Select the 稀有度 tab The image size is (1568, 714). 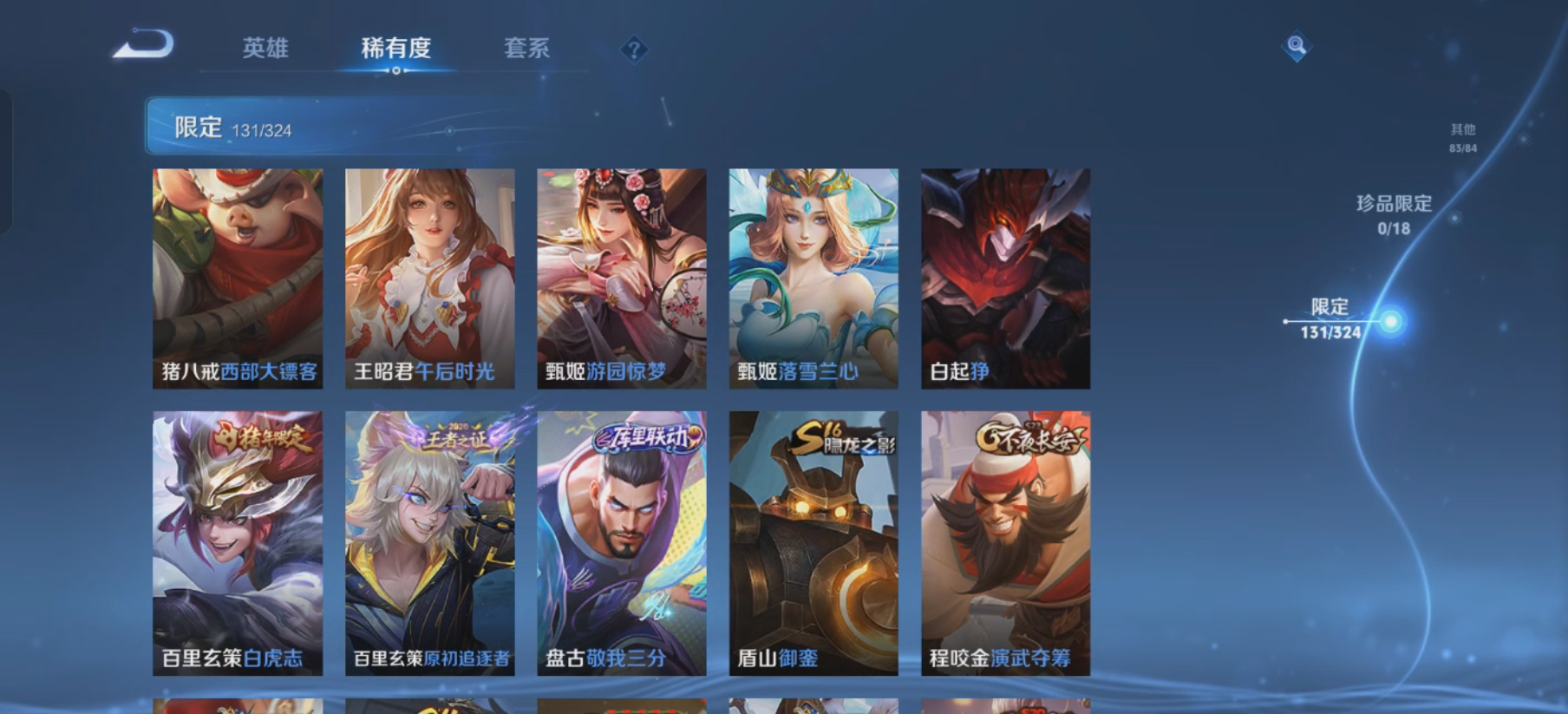[395, 49]
